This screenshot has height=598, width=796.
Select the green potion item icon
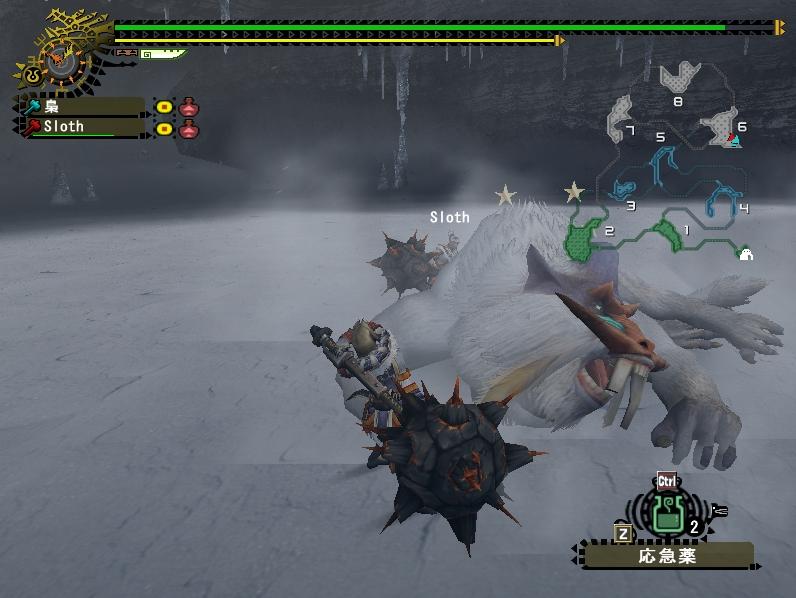point(667,513)
